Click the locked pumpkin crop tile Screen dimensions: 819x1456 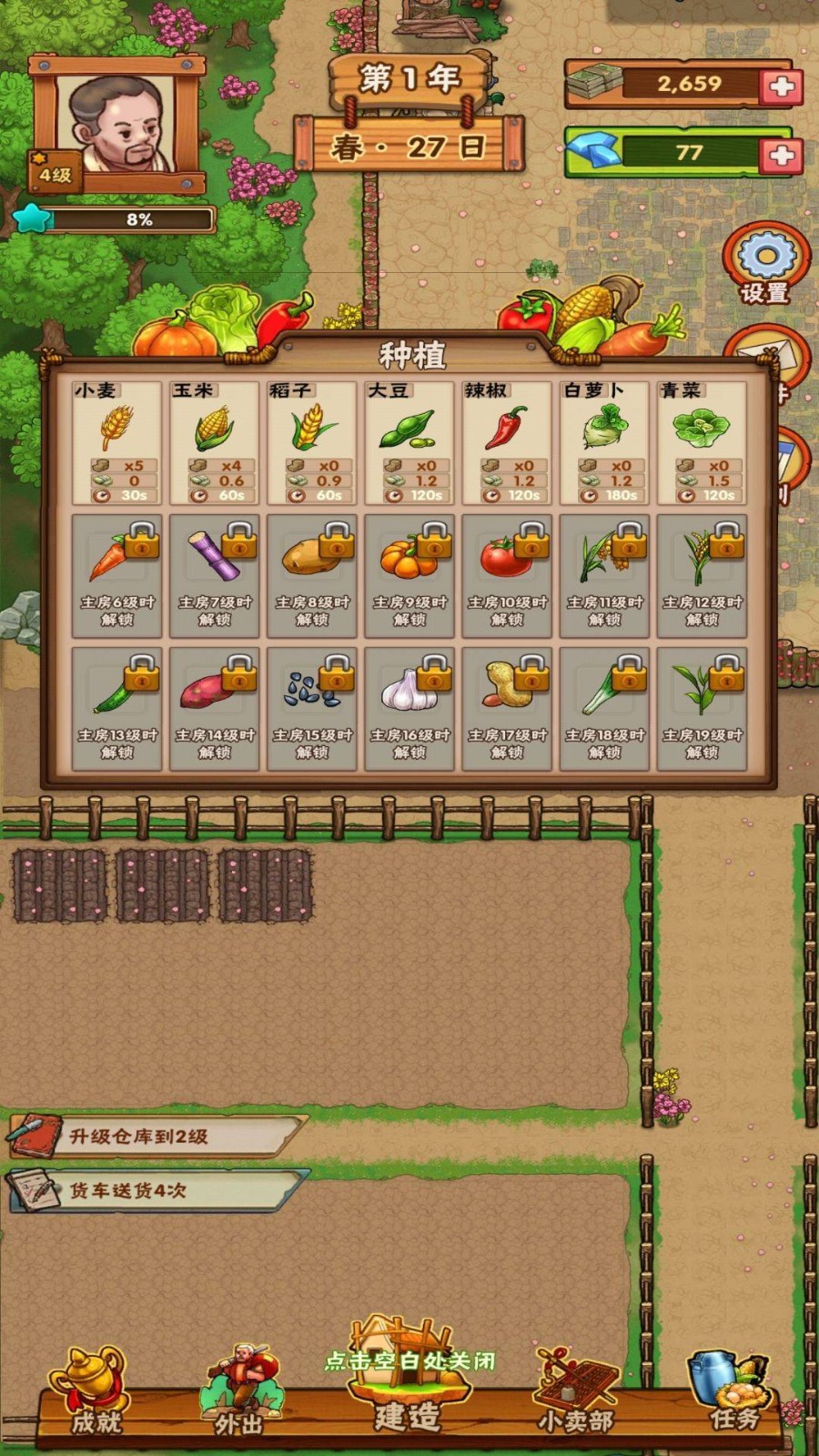click(x=409, y=575)
